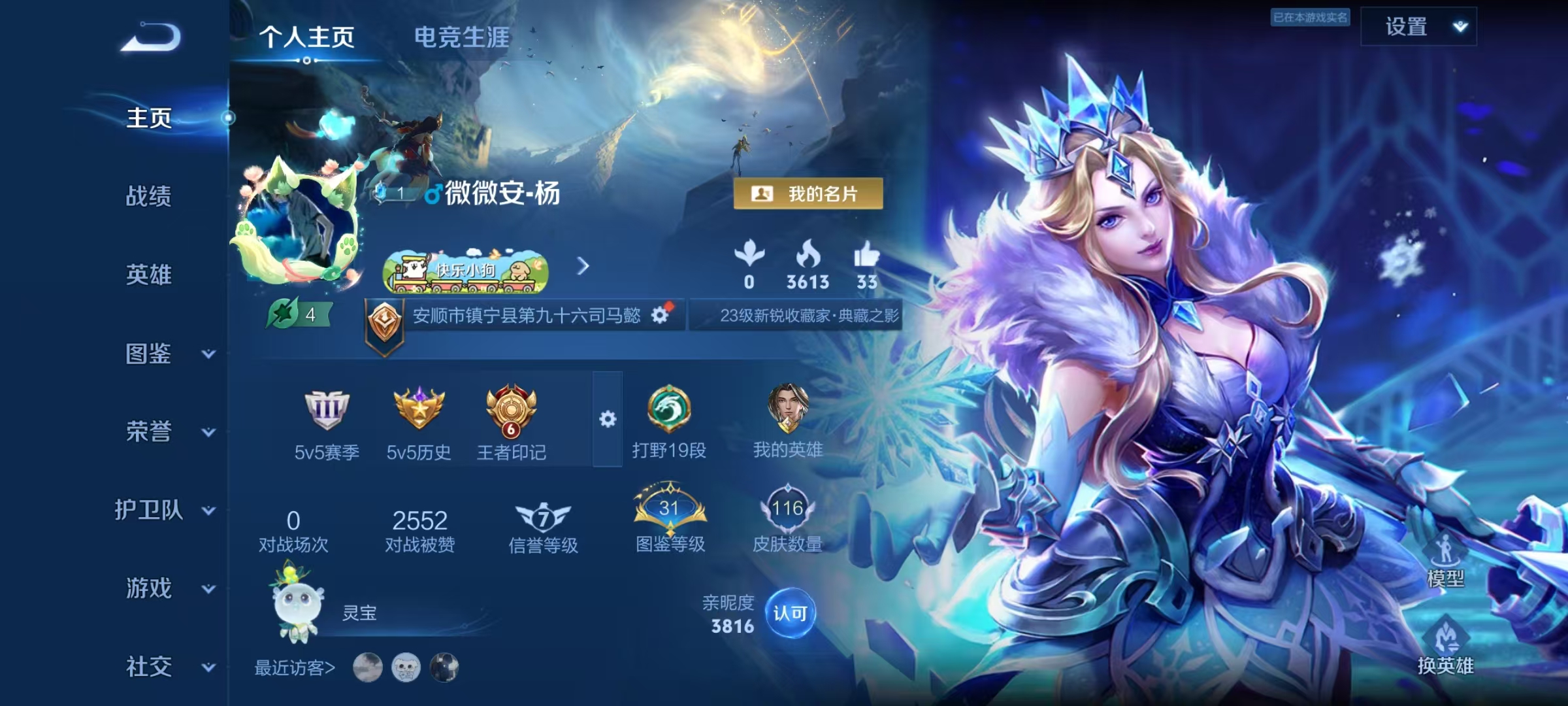The image size is (1568, 706).
Task: Go back with the return arrow
Action: tap(152, 37)
